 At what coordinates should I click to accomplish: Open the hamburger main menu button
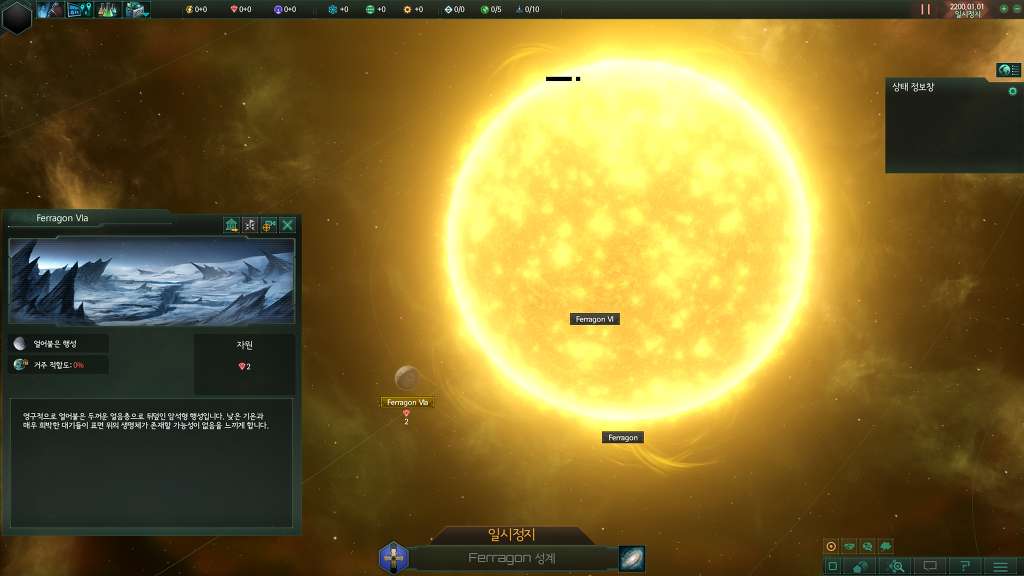tap(1000, 566)
